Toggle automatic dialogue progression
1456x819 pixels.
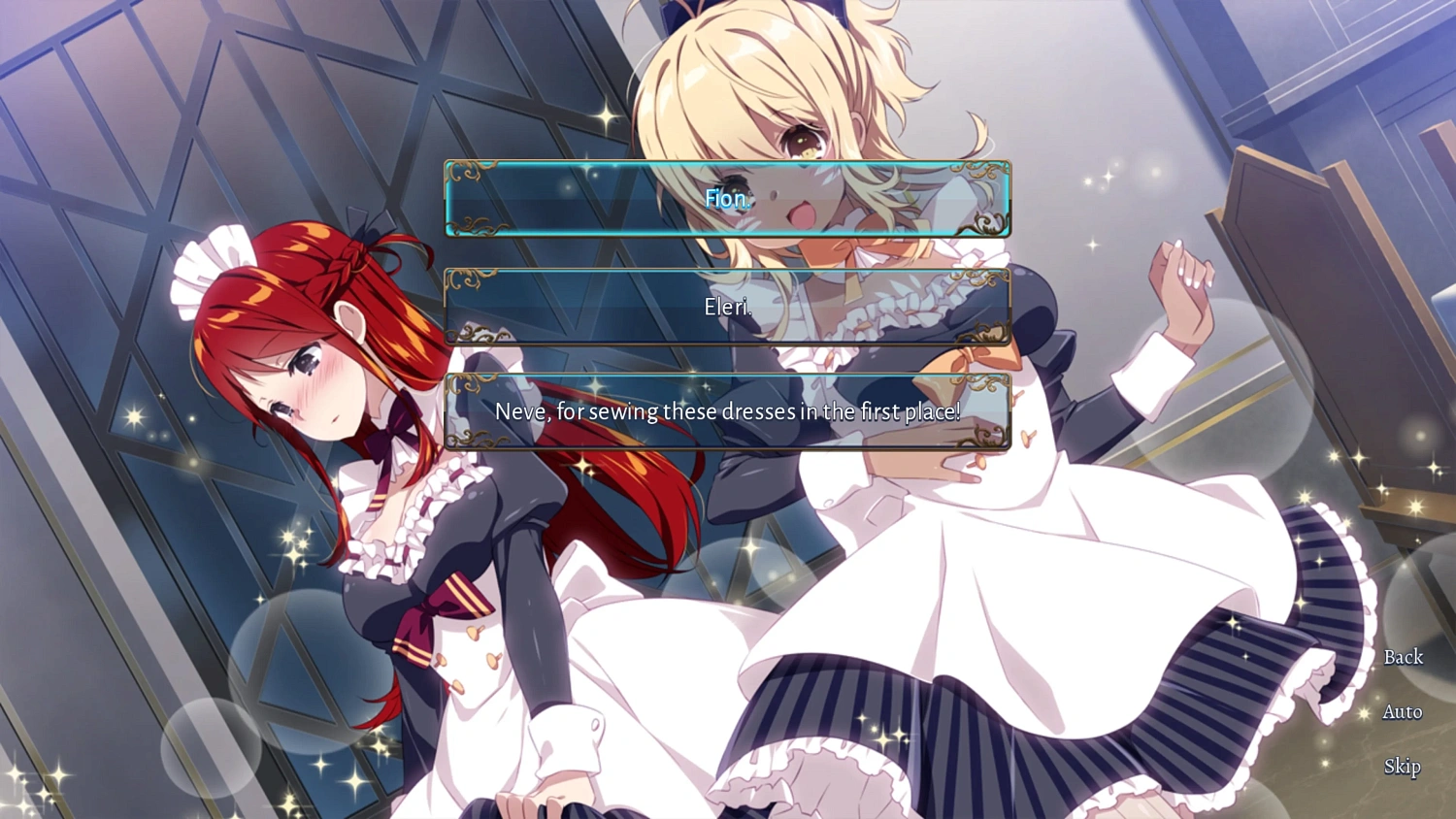click(1402, 711)
